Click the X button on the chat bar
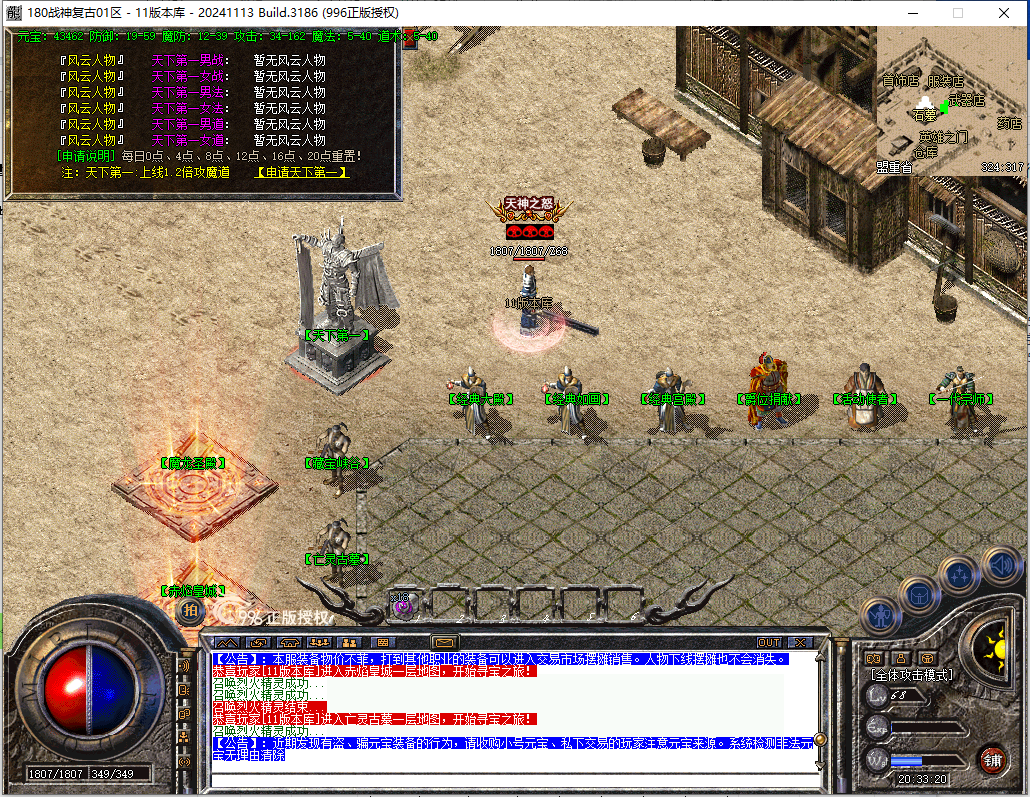This screenshot has width=1030, height=797. tap(799, 642)
